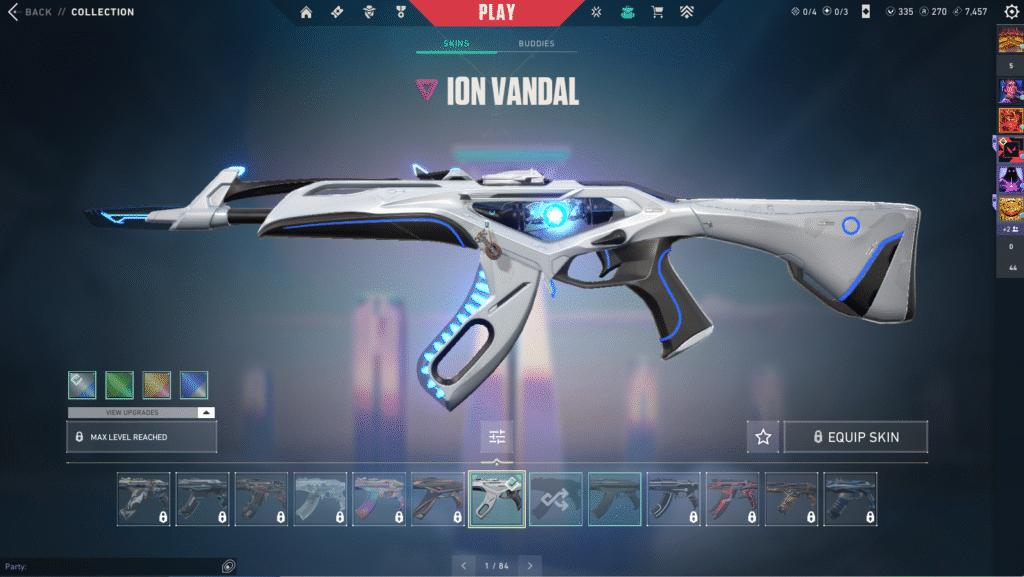Viewport: 1024px width, 577px height.
Task: Click the Equip Skin button
Action: coord(856,437)
